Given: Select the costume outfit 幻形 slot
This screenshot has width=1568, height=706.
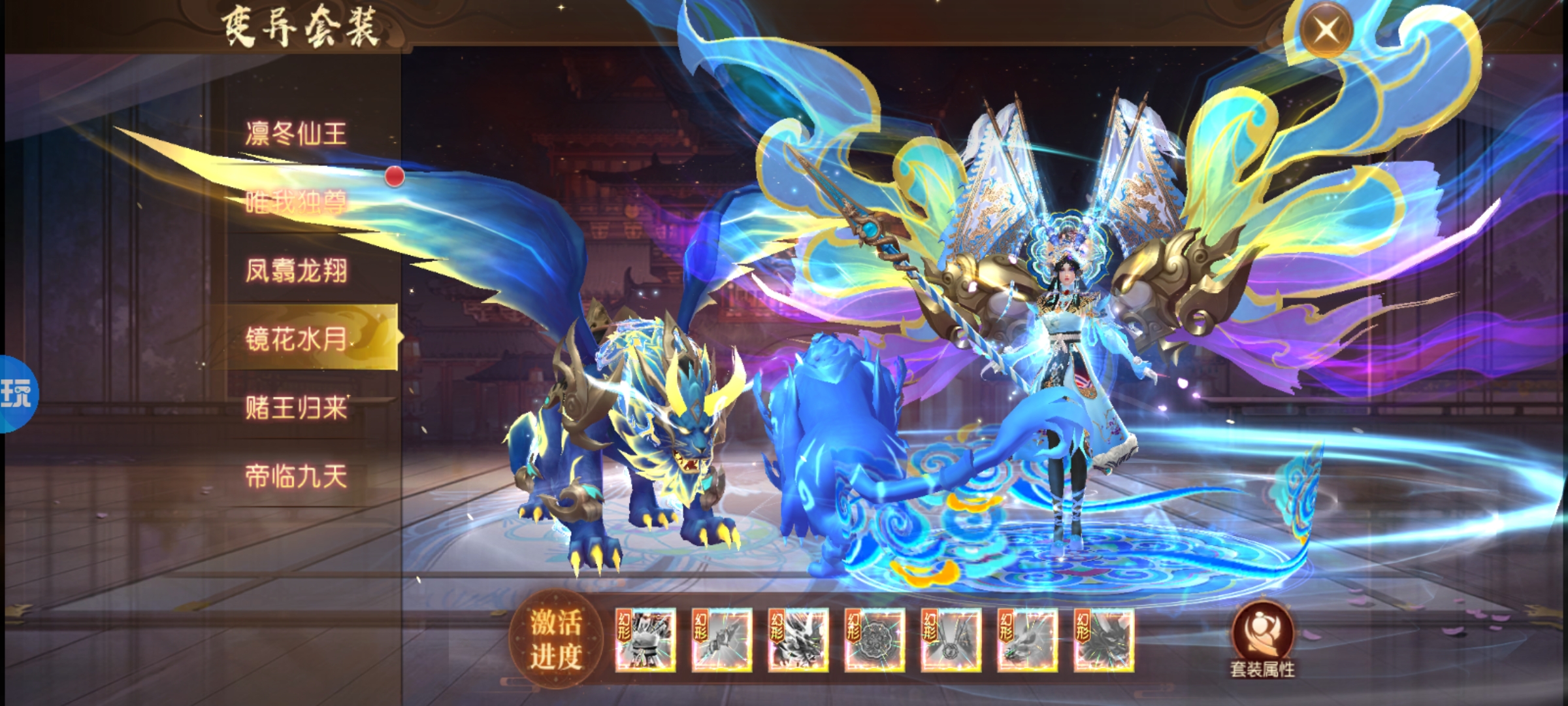Looking at the screenshot, I should (x=645, y=640).
